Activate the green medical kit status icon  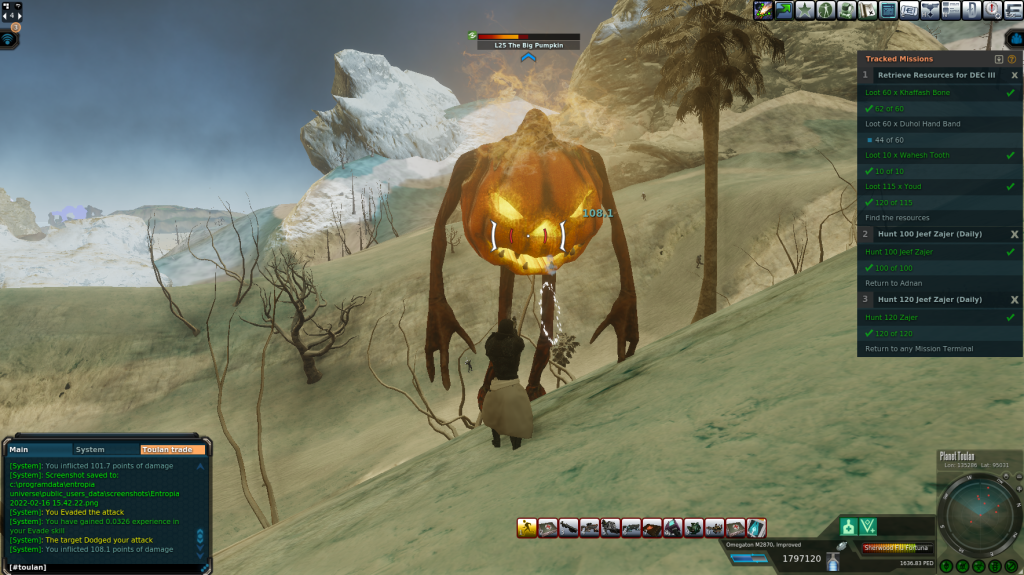[848, 526]
